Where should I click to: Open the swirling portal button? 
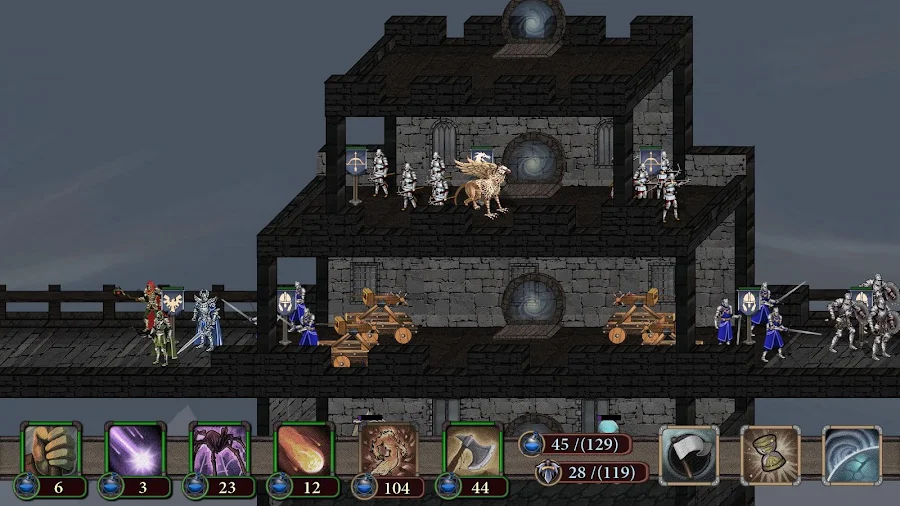pos(851,455)
